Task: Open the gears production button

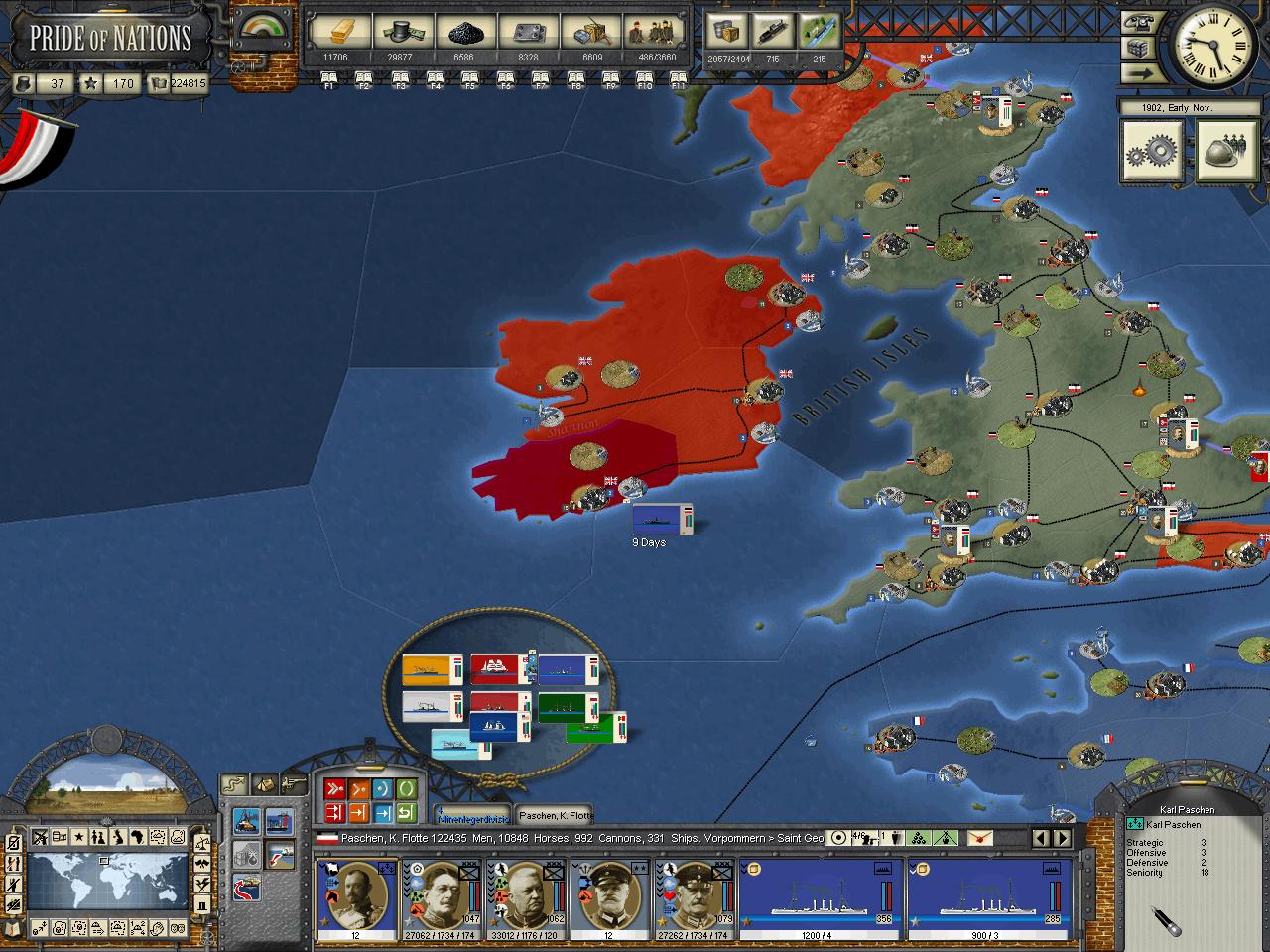Action: [1151, 153]
